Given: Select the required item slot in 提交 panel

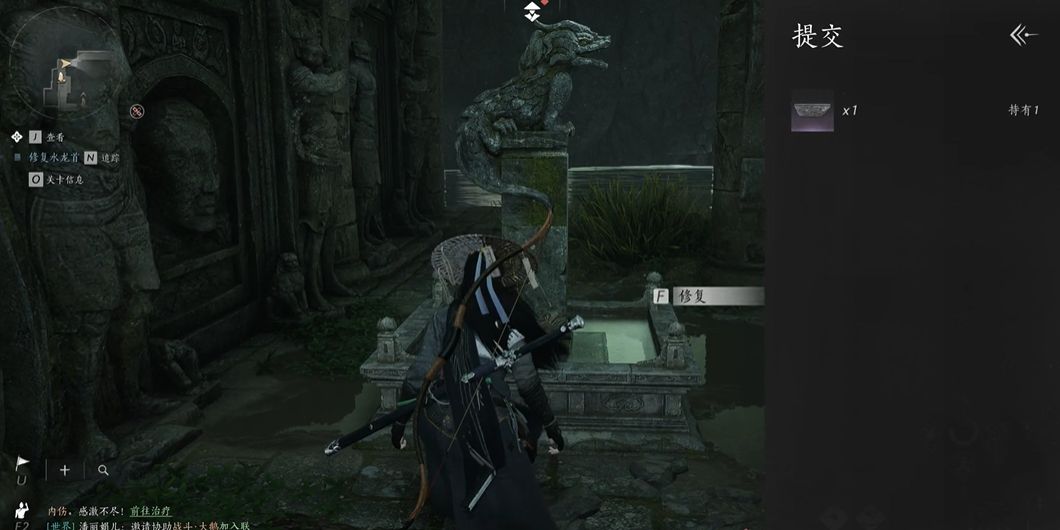Looking at the screenshot, I should tap(812, 111).
